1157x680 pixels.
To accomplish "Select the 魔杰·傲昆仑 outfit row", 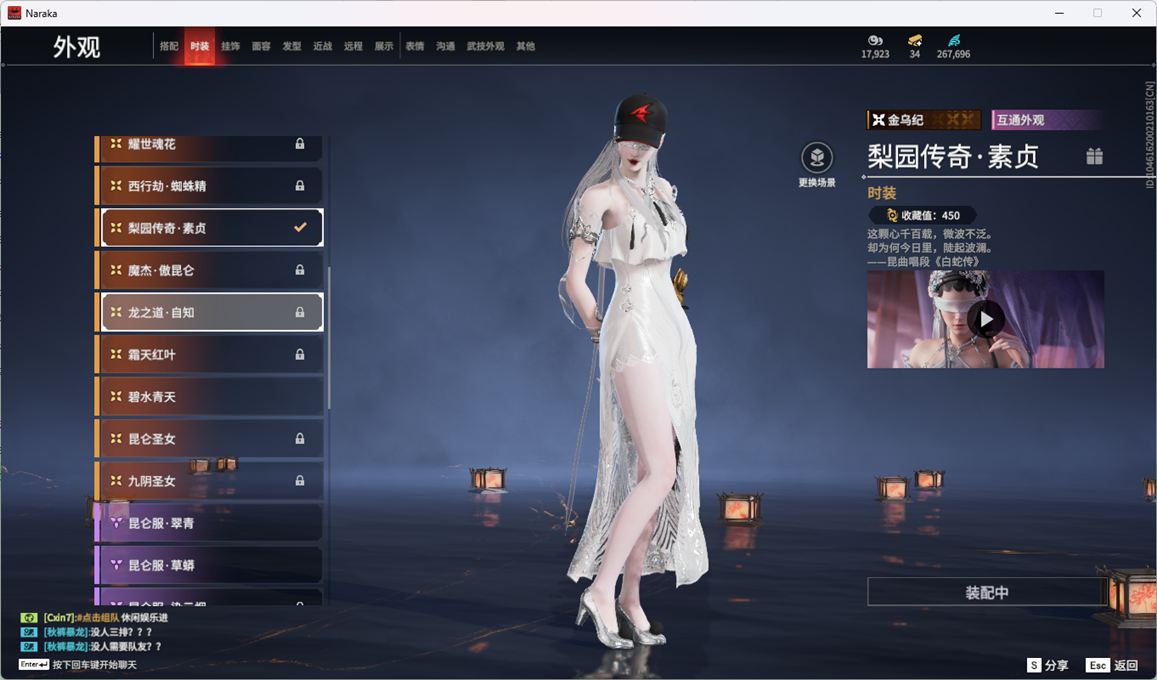I will (210, 270).
